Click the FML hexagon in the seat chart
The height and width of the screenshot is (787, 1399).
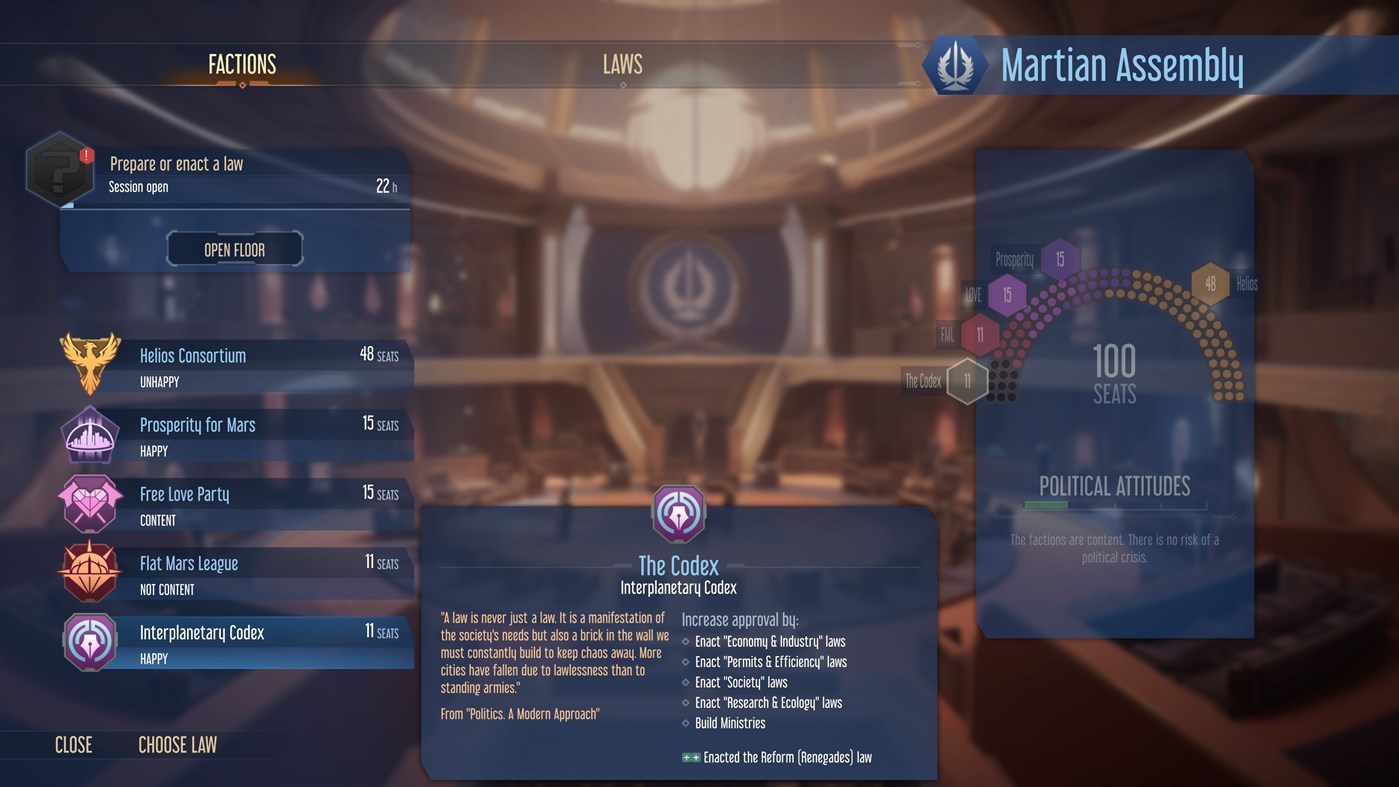pyautogui.click(x=977, y=335)
